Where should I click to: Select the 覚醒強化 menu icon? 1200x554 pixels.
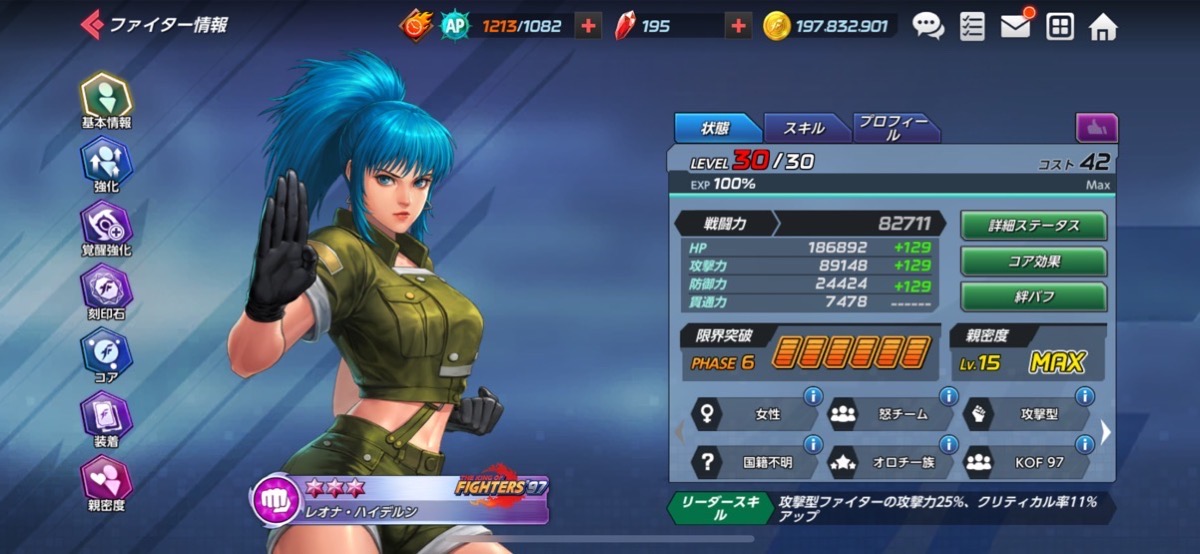[106, 225]
